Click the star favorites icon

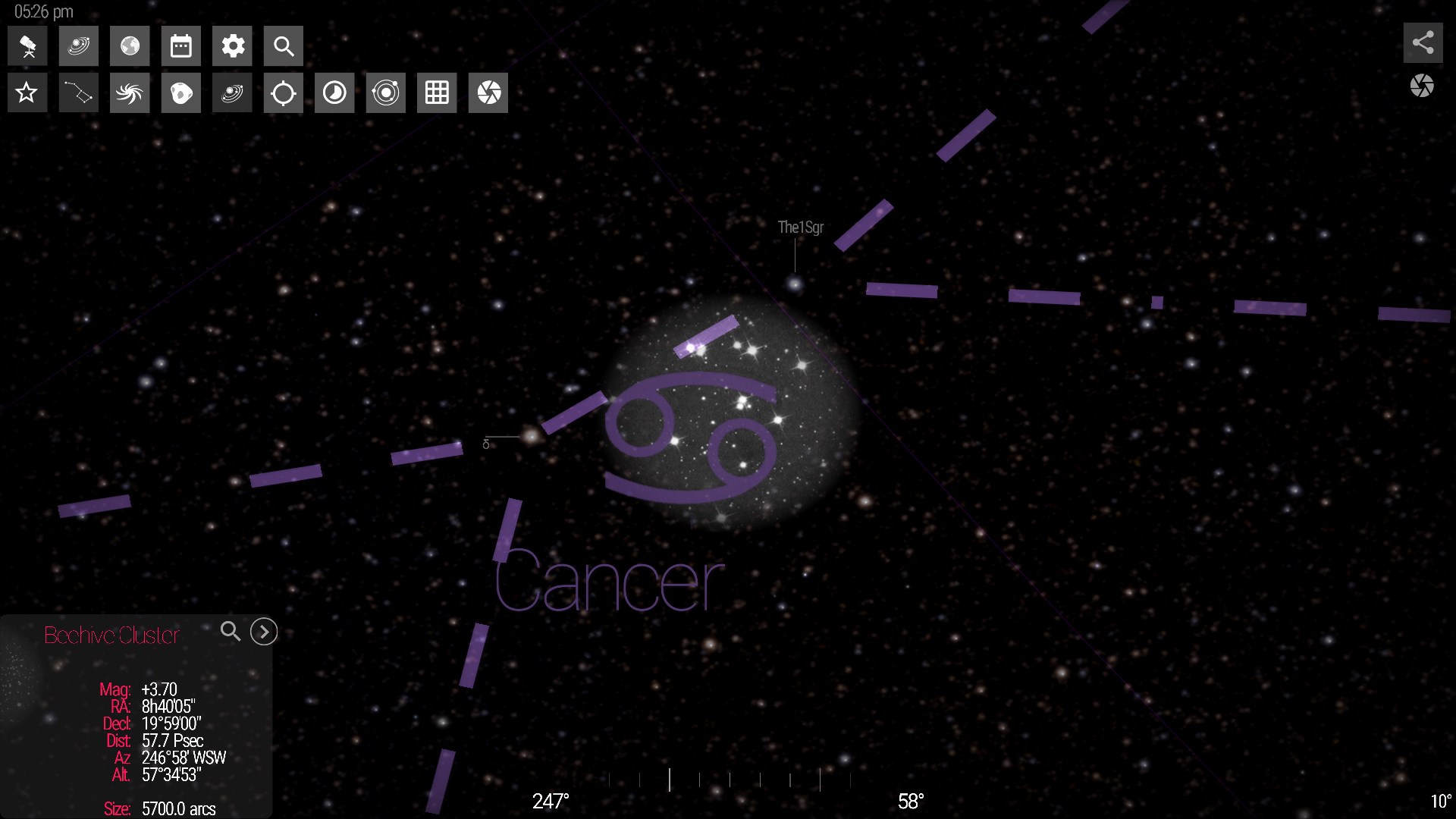click(x=27, y=93)
